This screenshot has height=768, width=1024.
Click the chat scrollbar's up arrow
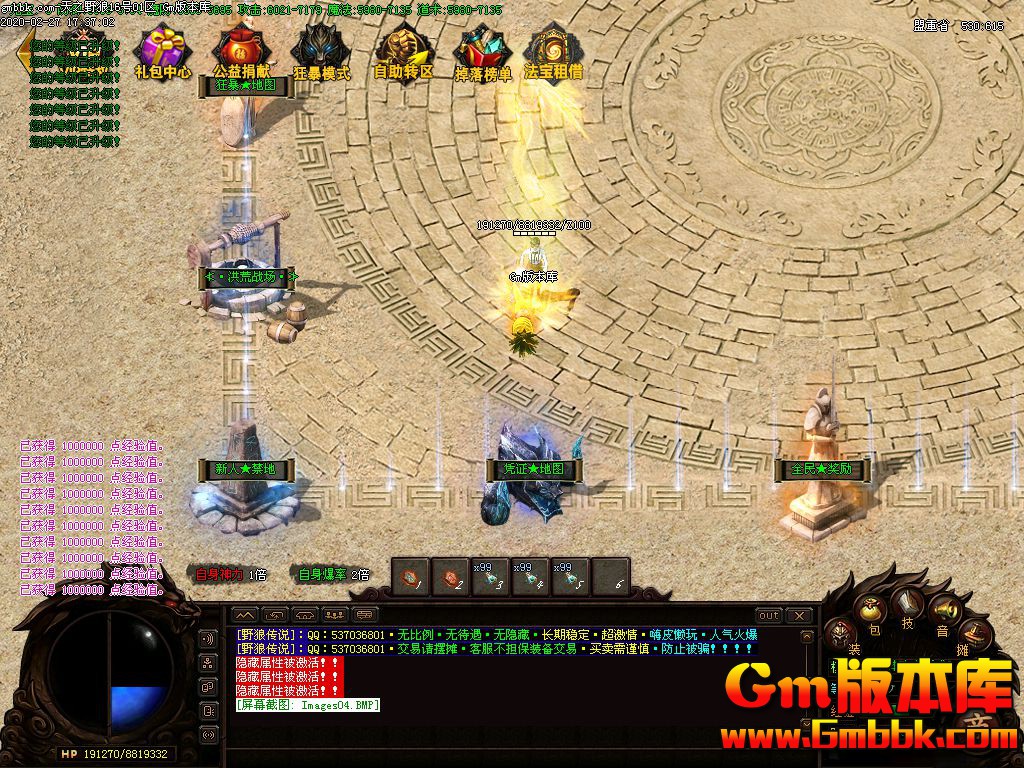[x=807, y=636]
